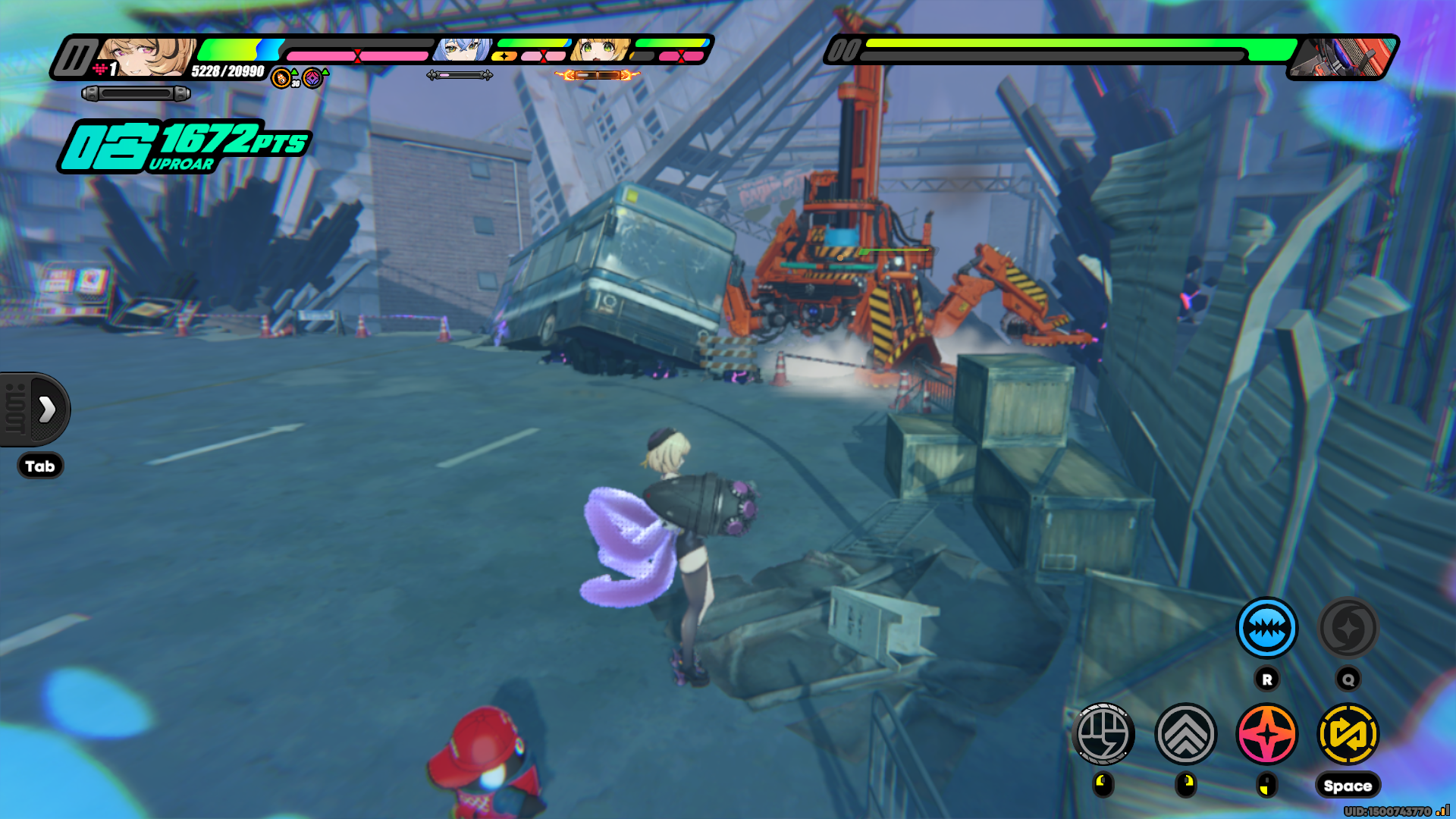Expand the side panel arrow tab

click(x=46, y=409)
